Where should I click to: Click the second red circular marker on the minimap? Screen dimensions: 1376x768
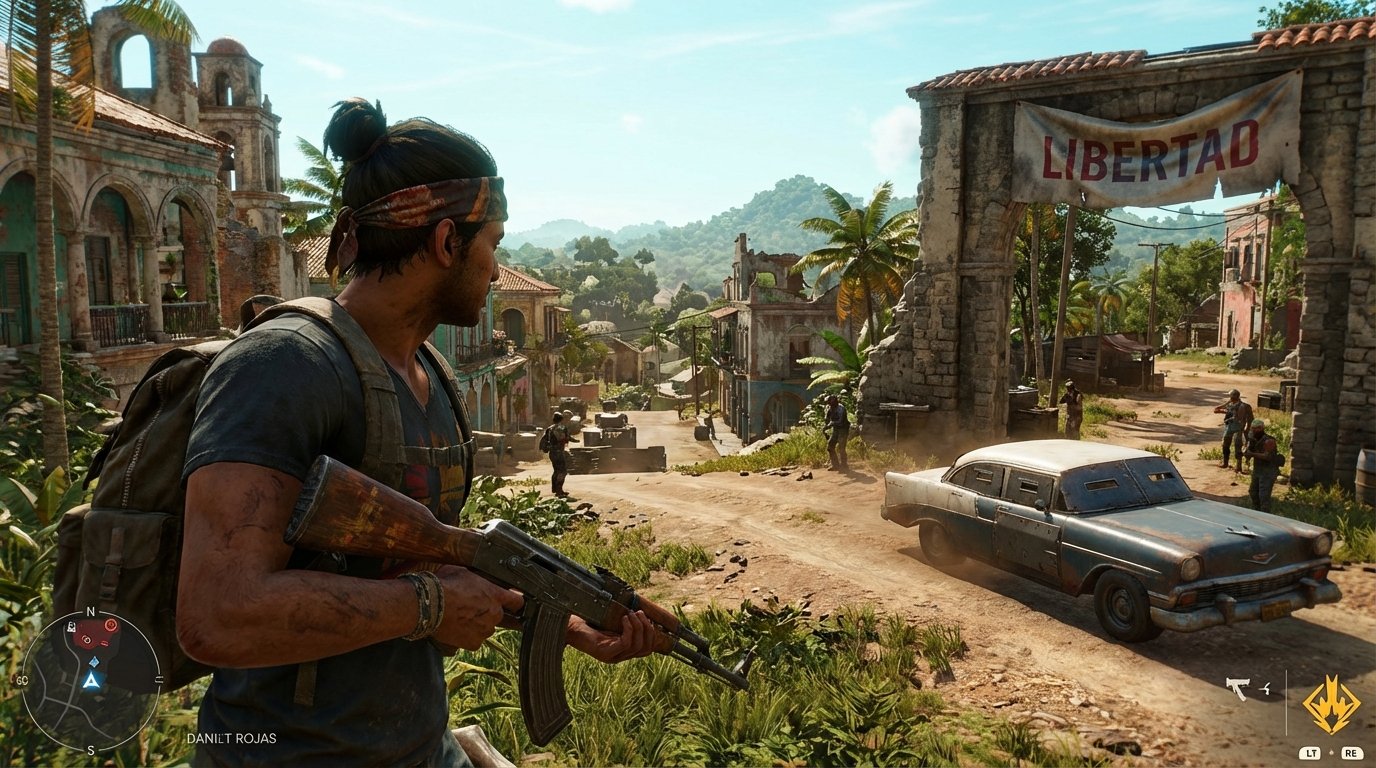pyautogui.click(x=87, y=639)
